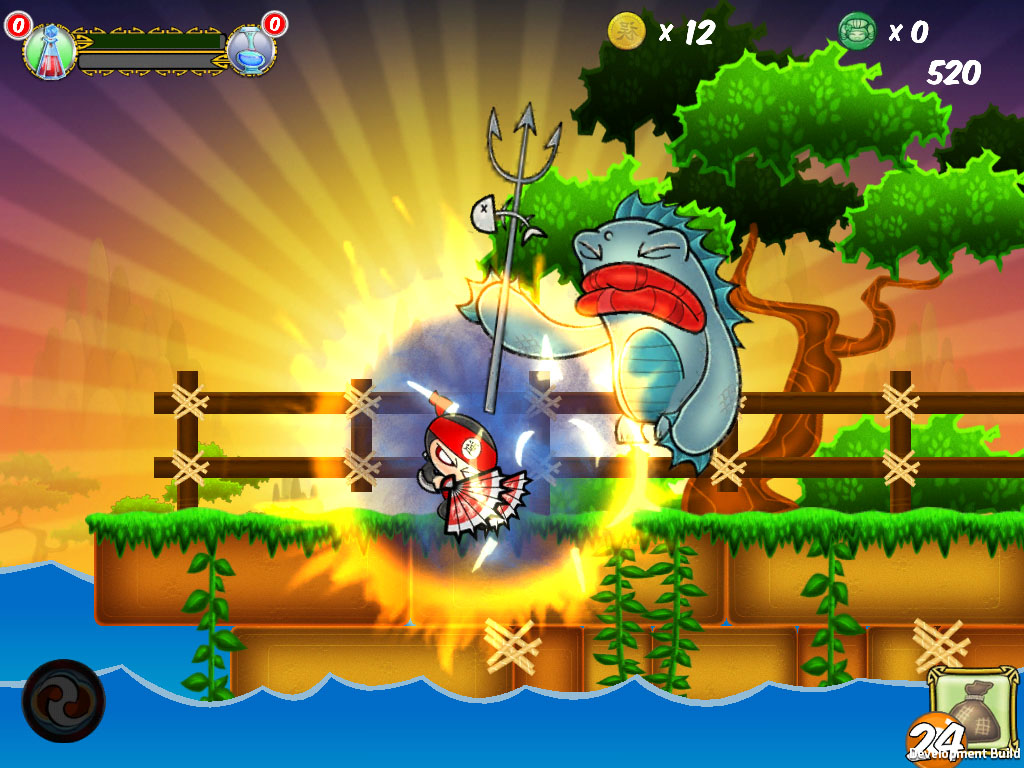Use the blue potion flask icon
The height and width of the screenshot is (768, 1024).
[x=248, y=51]
